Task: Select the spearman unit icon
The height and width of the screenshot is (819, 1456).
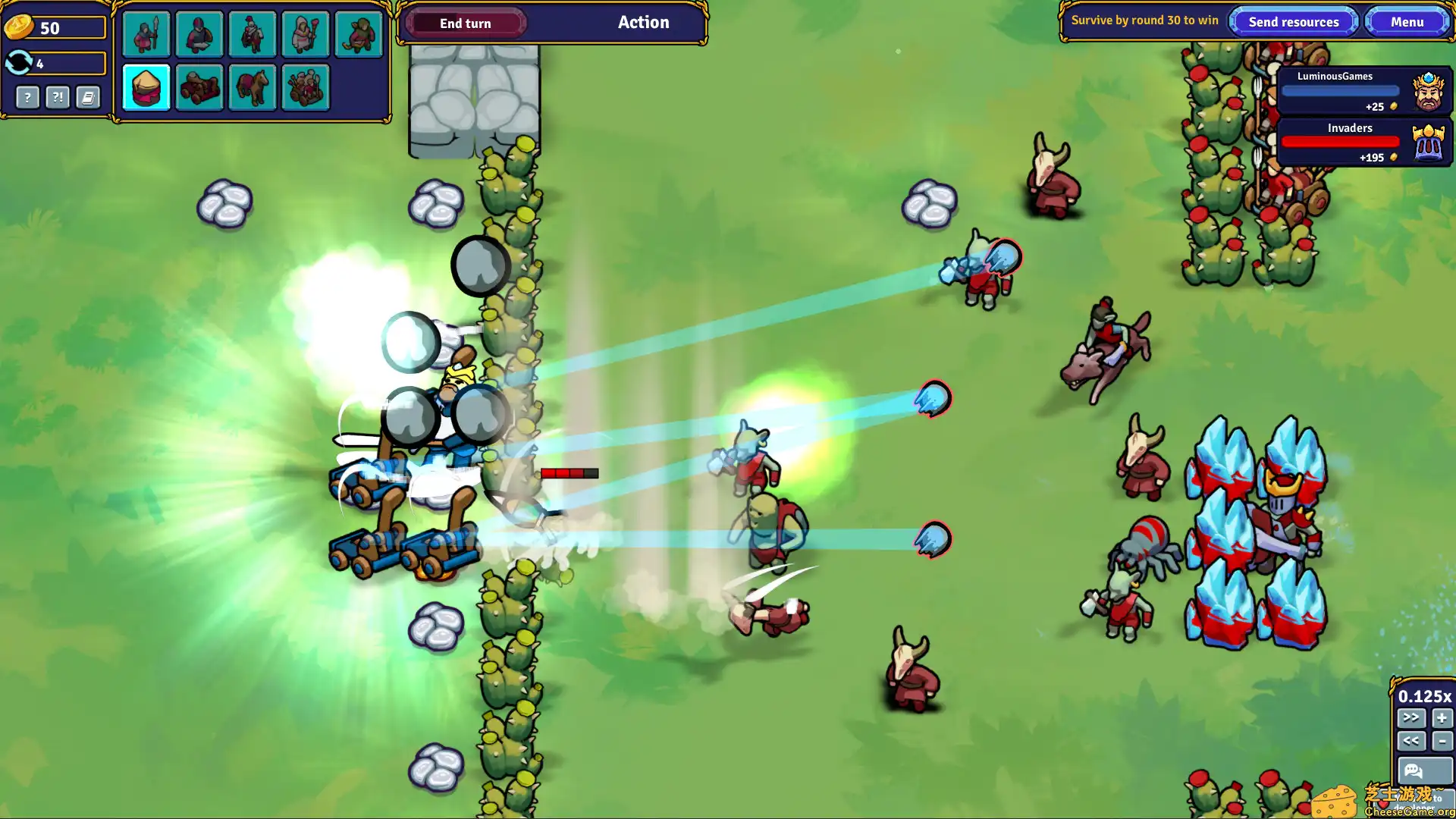Action: click(146, 34)
